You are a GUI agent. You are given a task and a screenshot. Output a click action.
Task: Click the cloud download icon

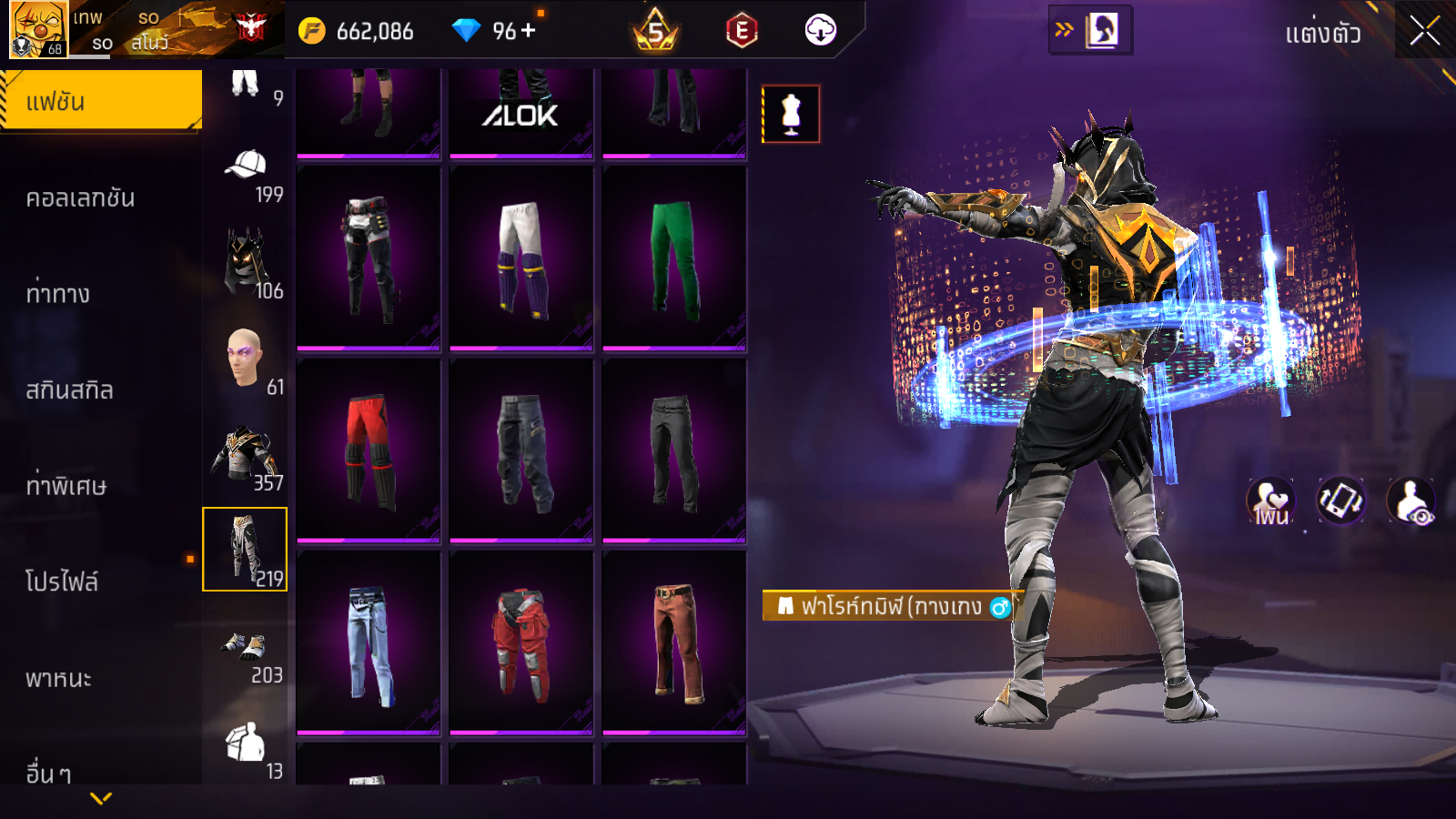[820, 31]
